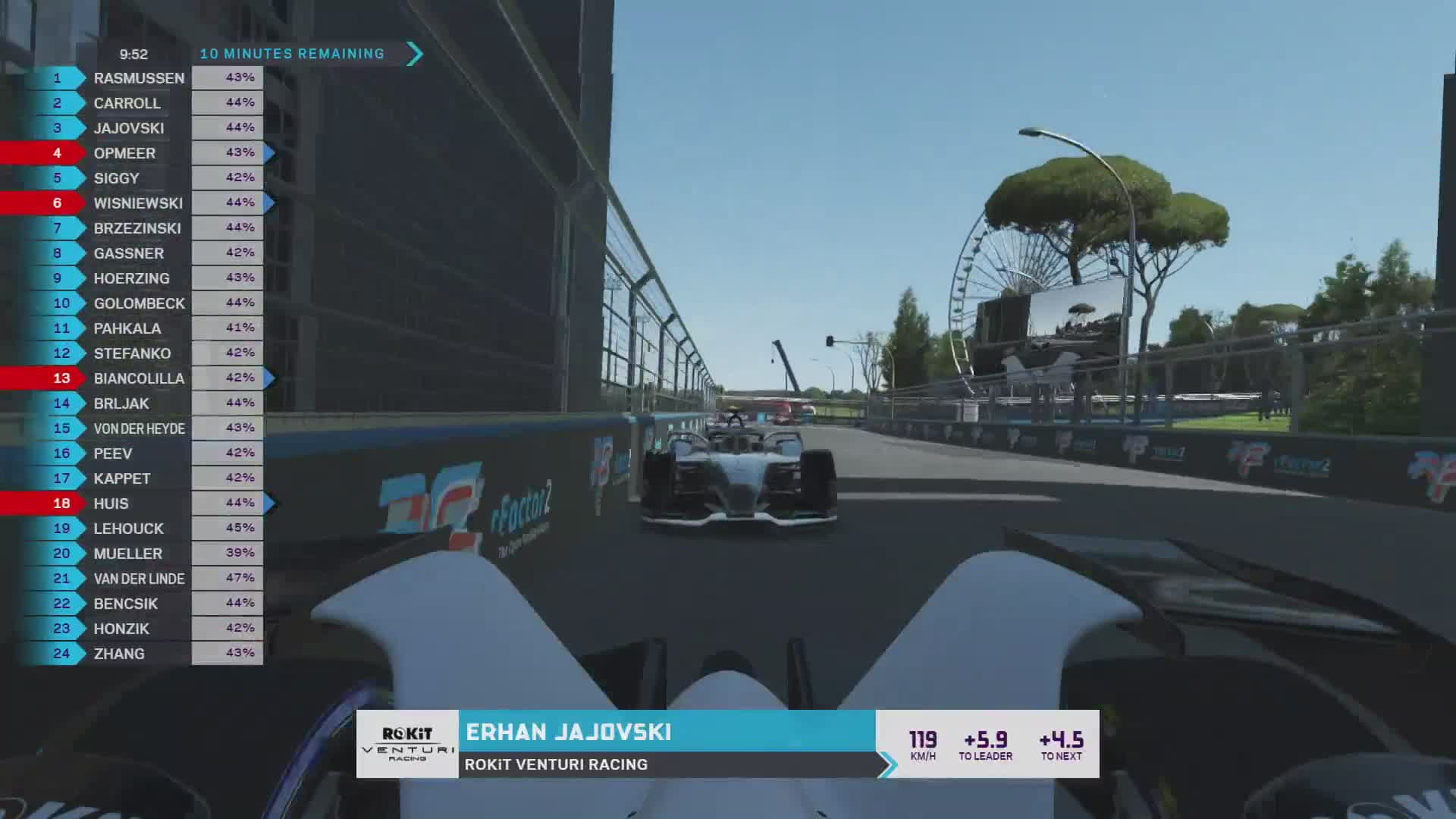Click Gassner's position row
1456x819 pixels.
tap(129, 253)
